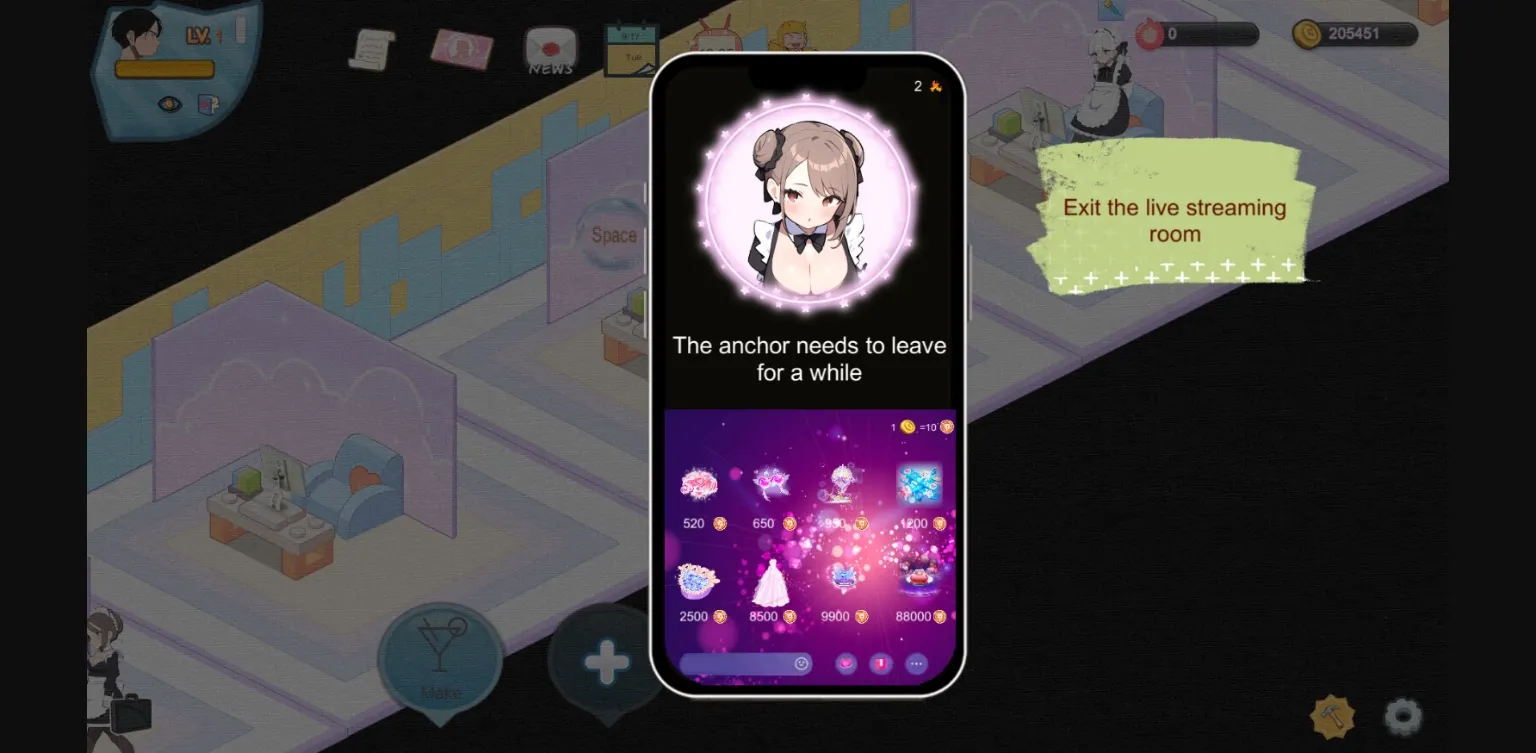Open the hammer build icon at bottom right
Screen dimensions: 1536x753
[x=1333, y=716]
